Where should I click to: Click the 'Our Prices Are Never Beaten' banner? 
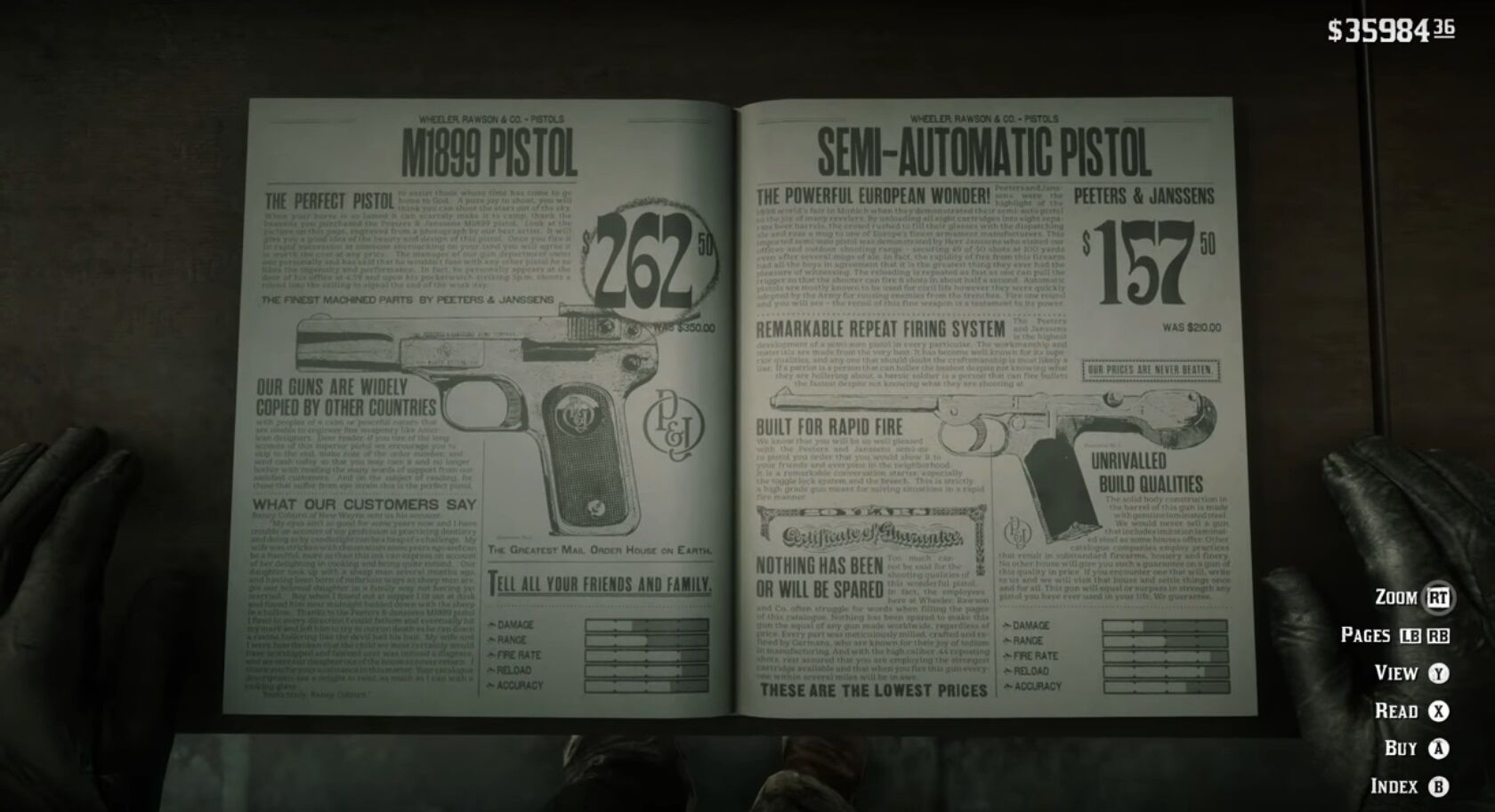(x=1150, y=370)
